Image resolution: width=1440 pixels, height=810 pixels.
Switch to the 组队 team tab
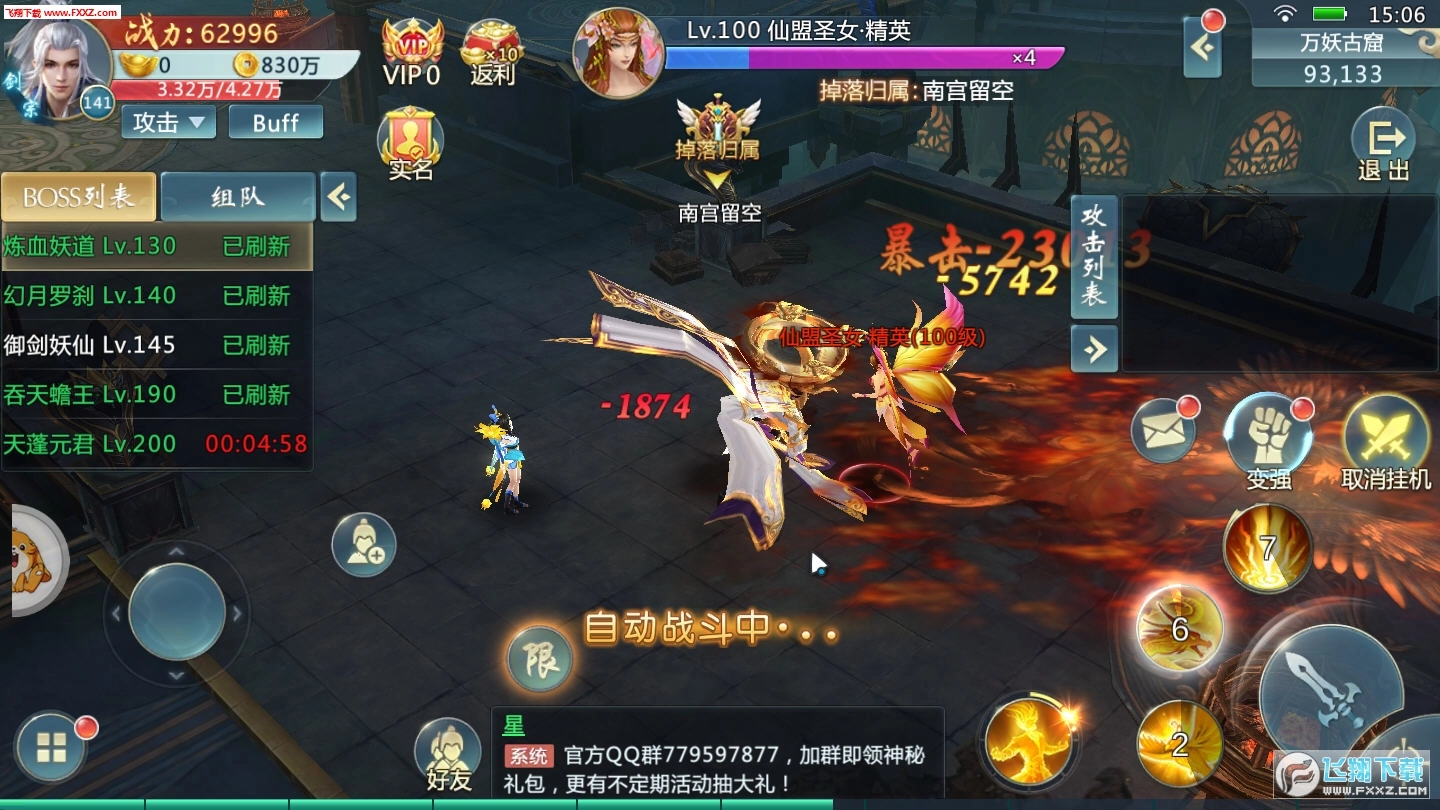[x=236, y=196]
